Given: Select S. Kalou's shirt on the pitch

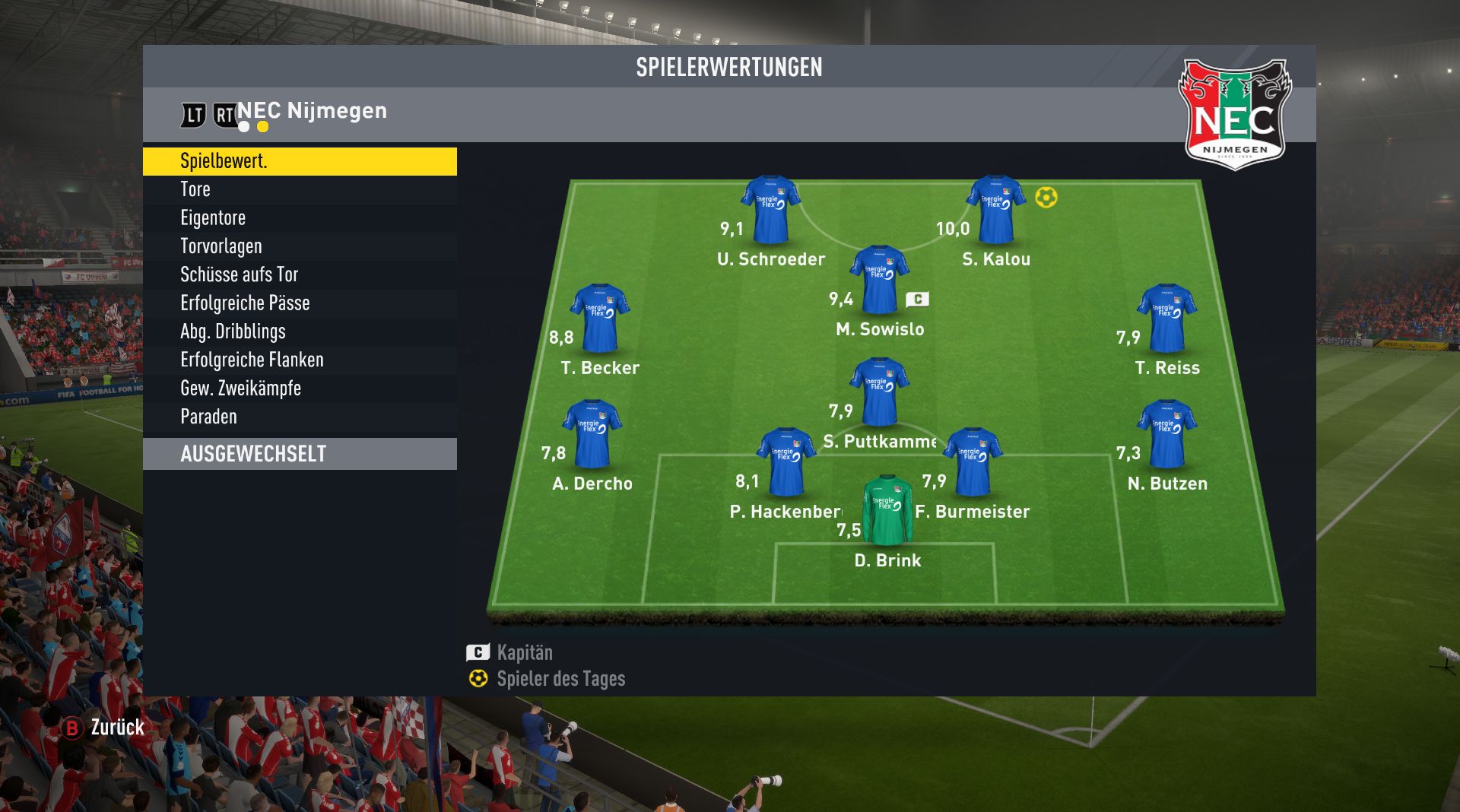Looking at the screenshot, I should [995, 210].
